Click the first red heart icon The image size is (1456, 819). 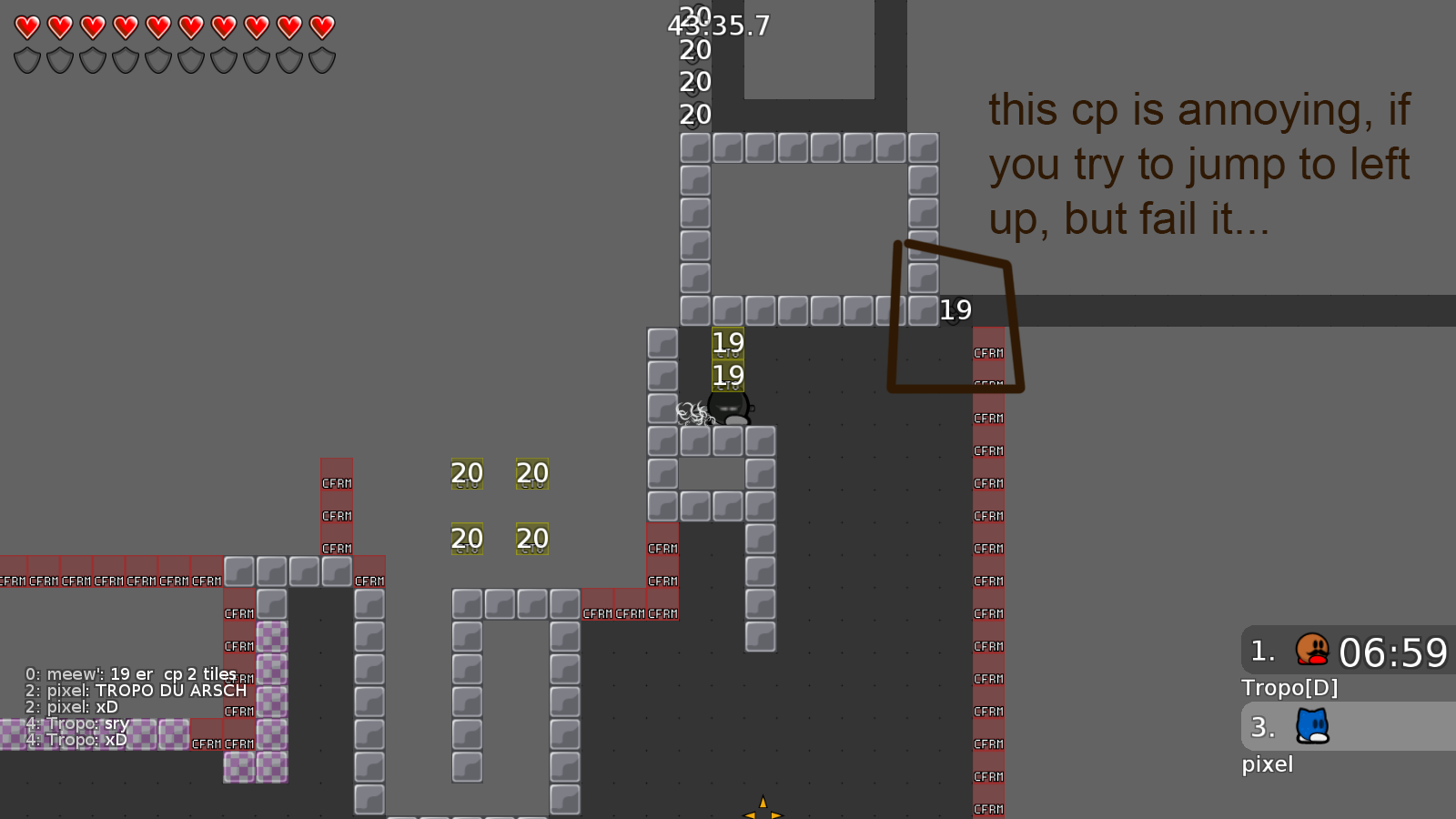[26, 25]
